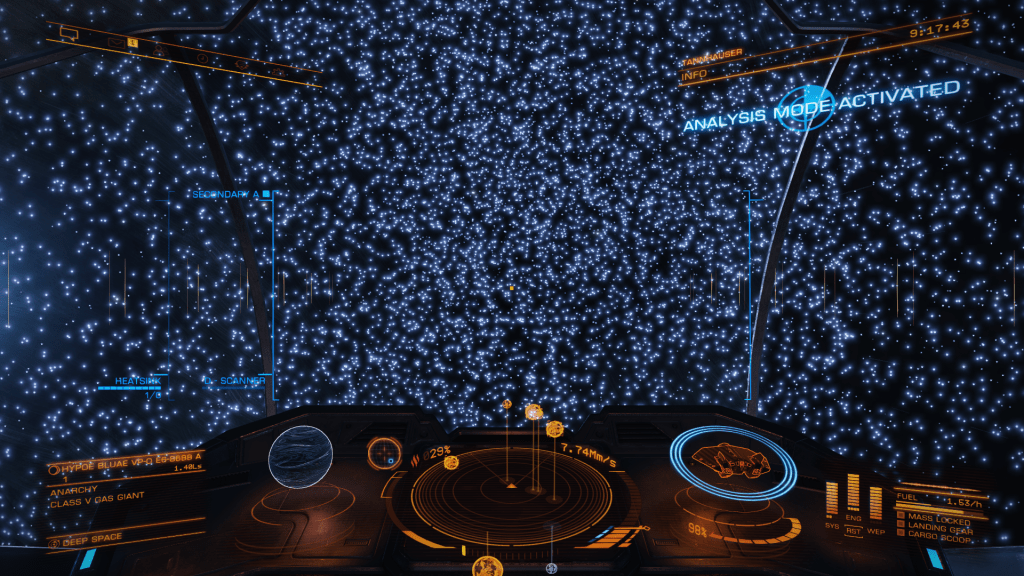This screenshot has width=1024, height=576.
Task: Select the highlighted inbox icon in comms bar
Action: pos(131,43)
